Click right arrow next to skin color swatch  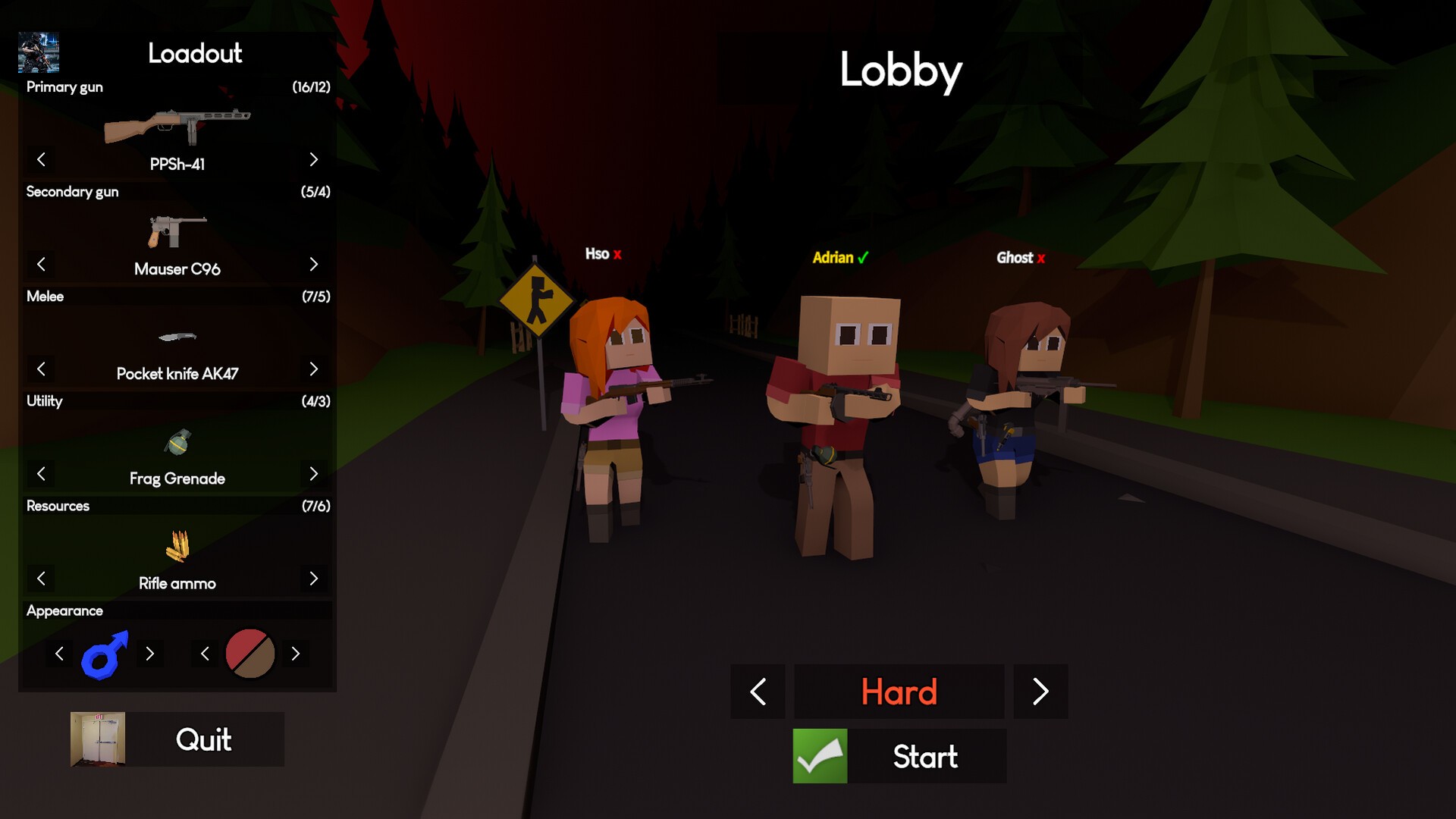tap(297, 653)
